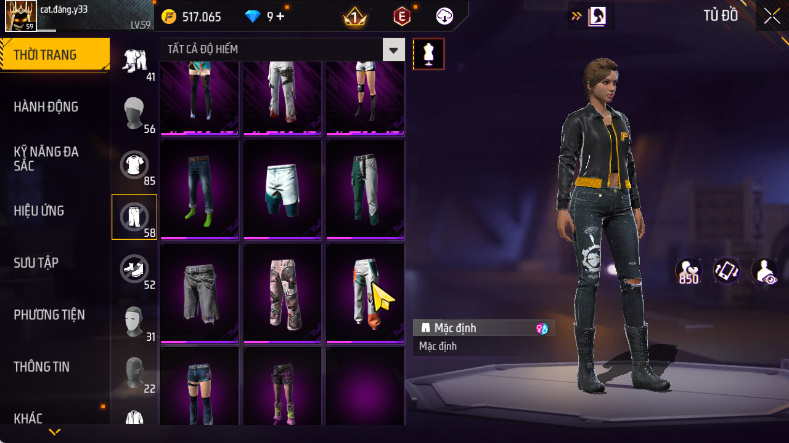Screen dimensions: 789x443
Task: Open the shoes category with 52 items
Action: click(x=134, y=269)
